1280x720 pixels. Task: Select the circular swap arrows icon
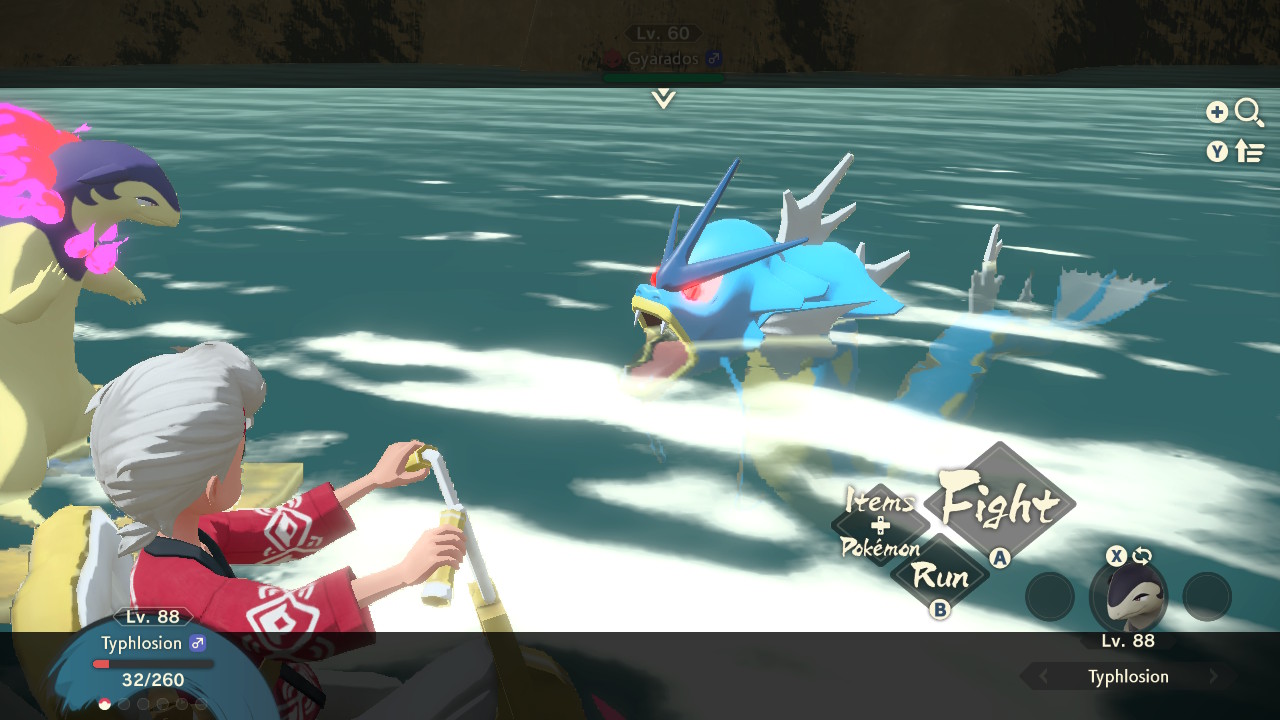[1142, 556]
